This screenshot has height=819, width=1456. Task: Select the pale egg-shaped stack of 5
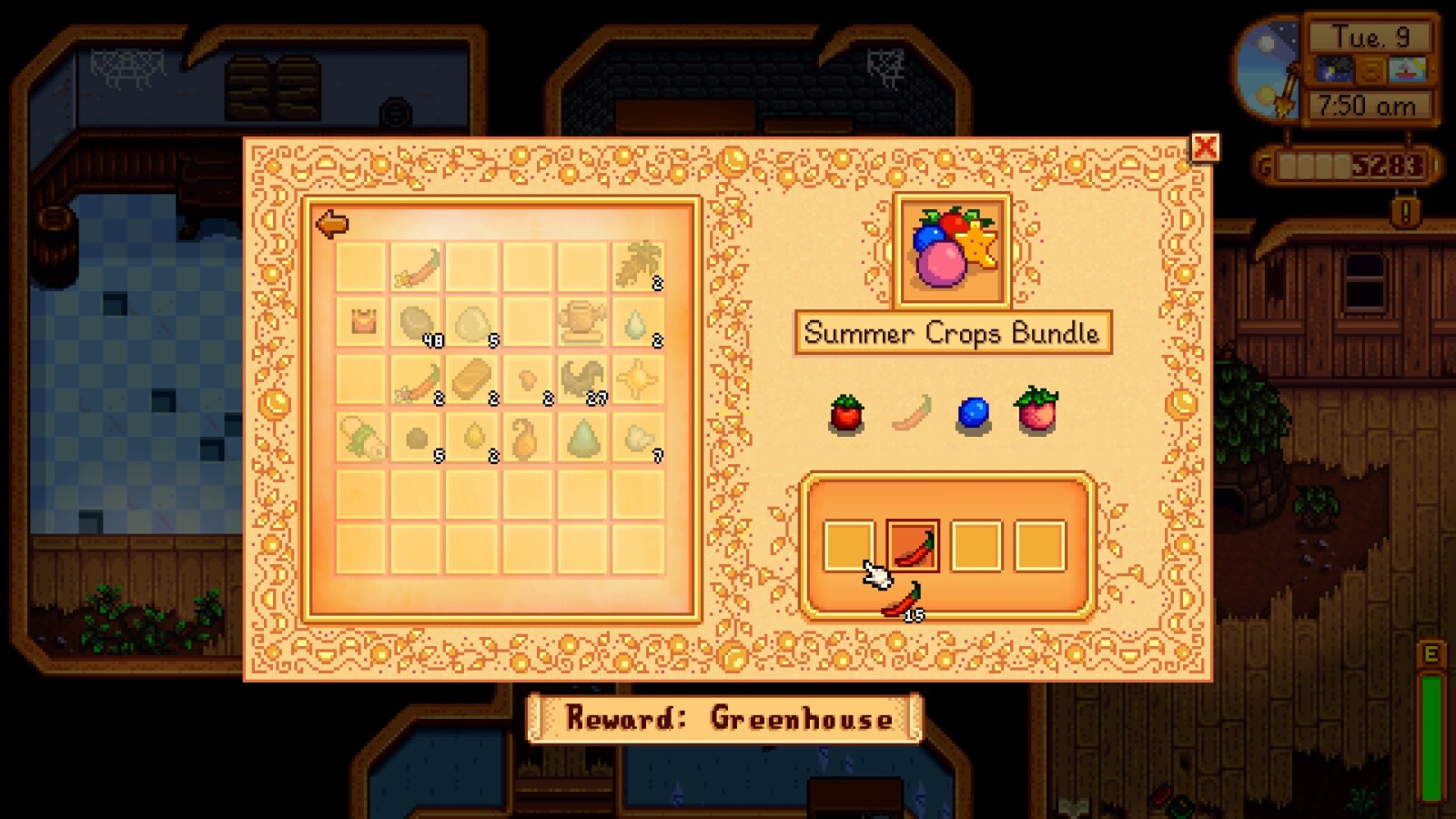click(x=472, y=323)
